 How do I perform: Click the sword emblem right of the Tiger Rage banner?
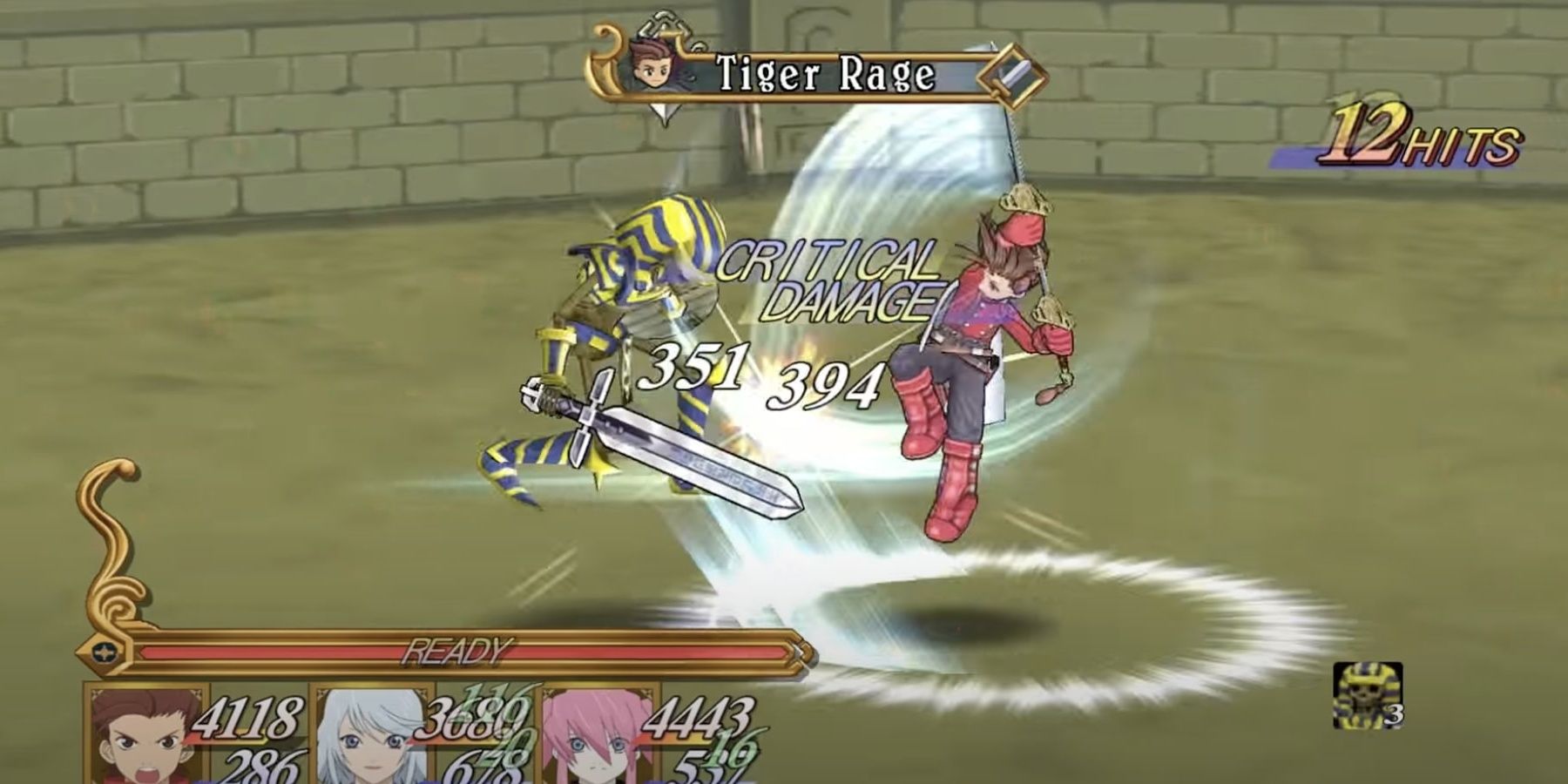(x=1010, y=74)
